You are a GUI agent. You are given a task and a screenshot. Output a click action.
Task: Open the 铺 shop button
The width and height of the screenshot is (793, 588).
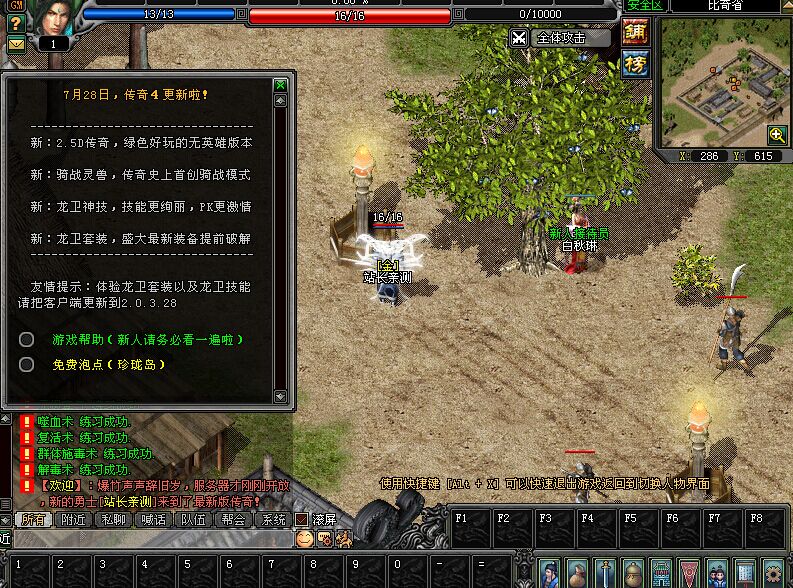point(635,32)
